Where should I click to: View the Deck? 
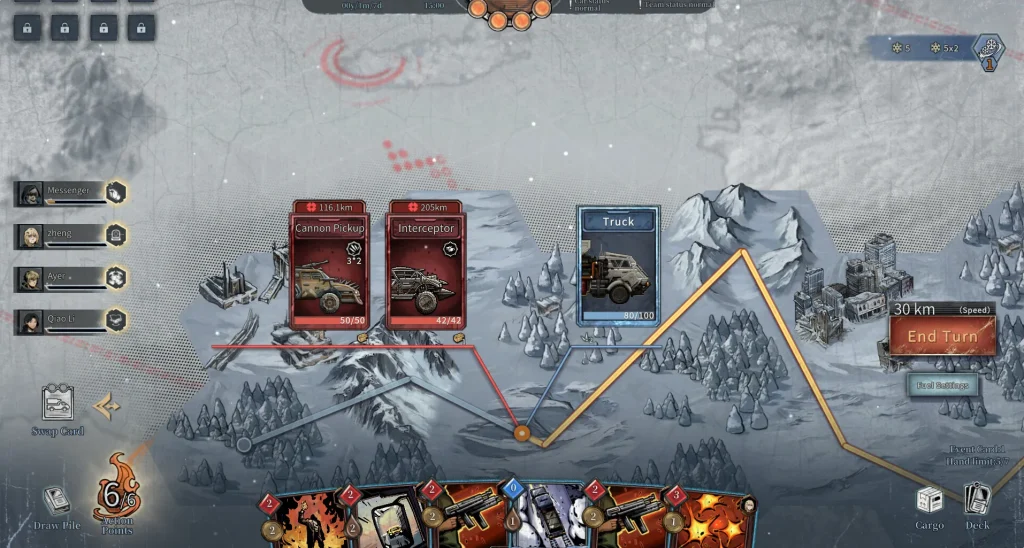pyautogui.click(x=977, y=503)
